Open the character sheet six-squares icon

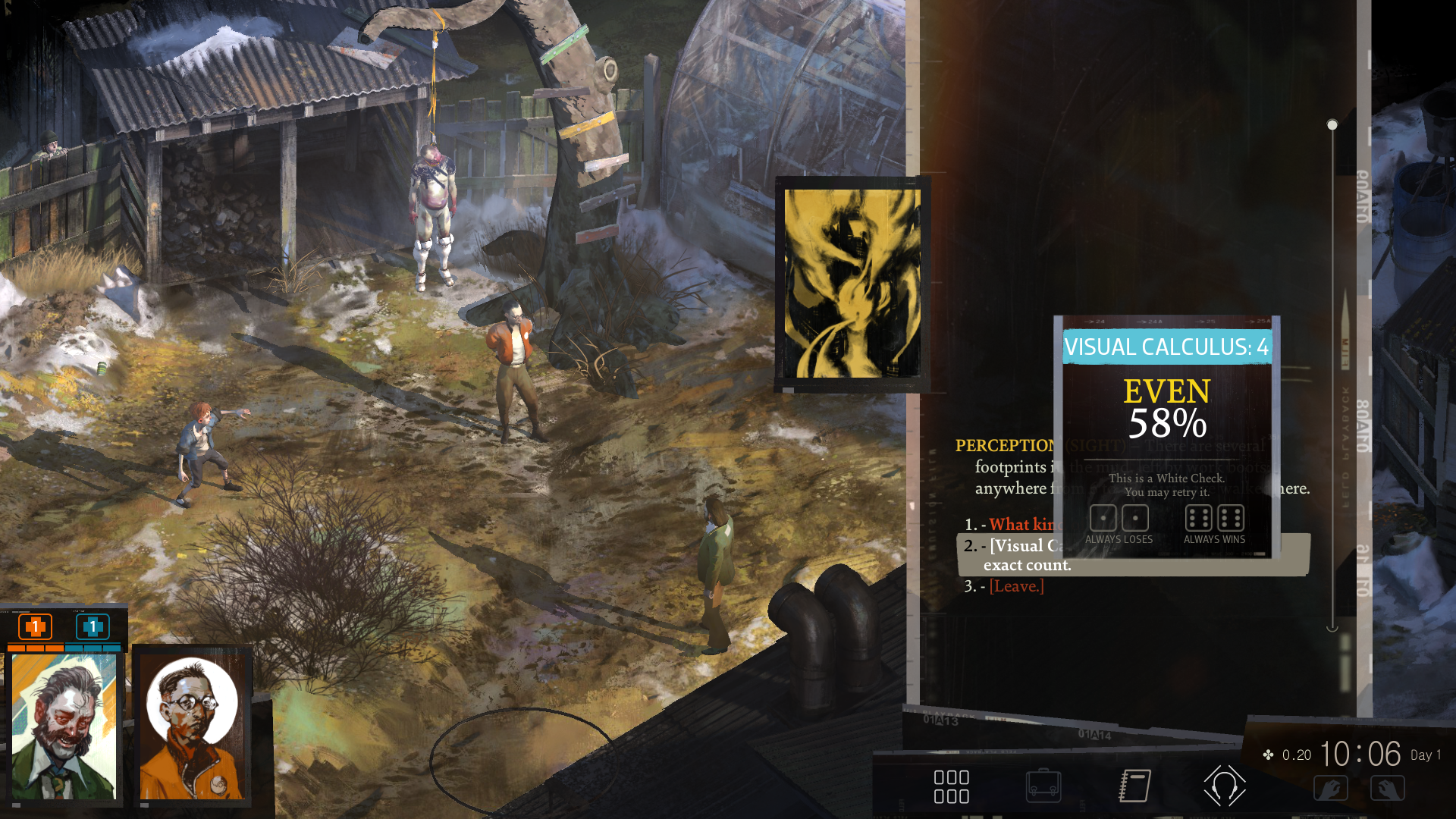952,786
